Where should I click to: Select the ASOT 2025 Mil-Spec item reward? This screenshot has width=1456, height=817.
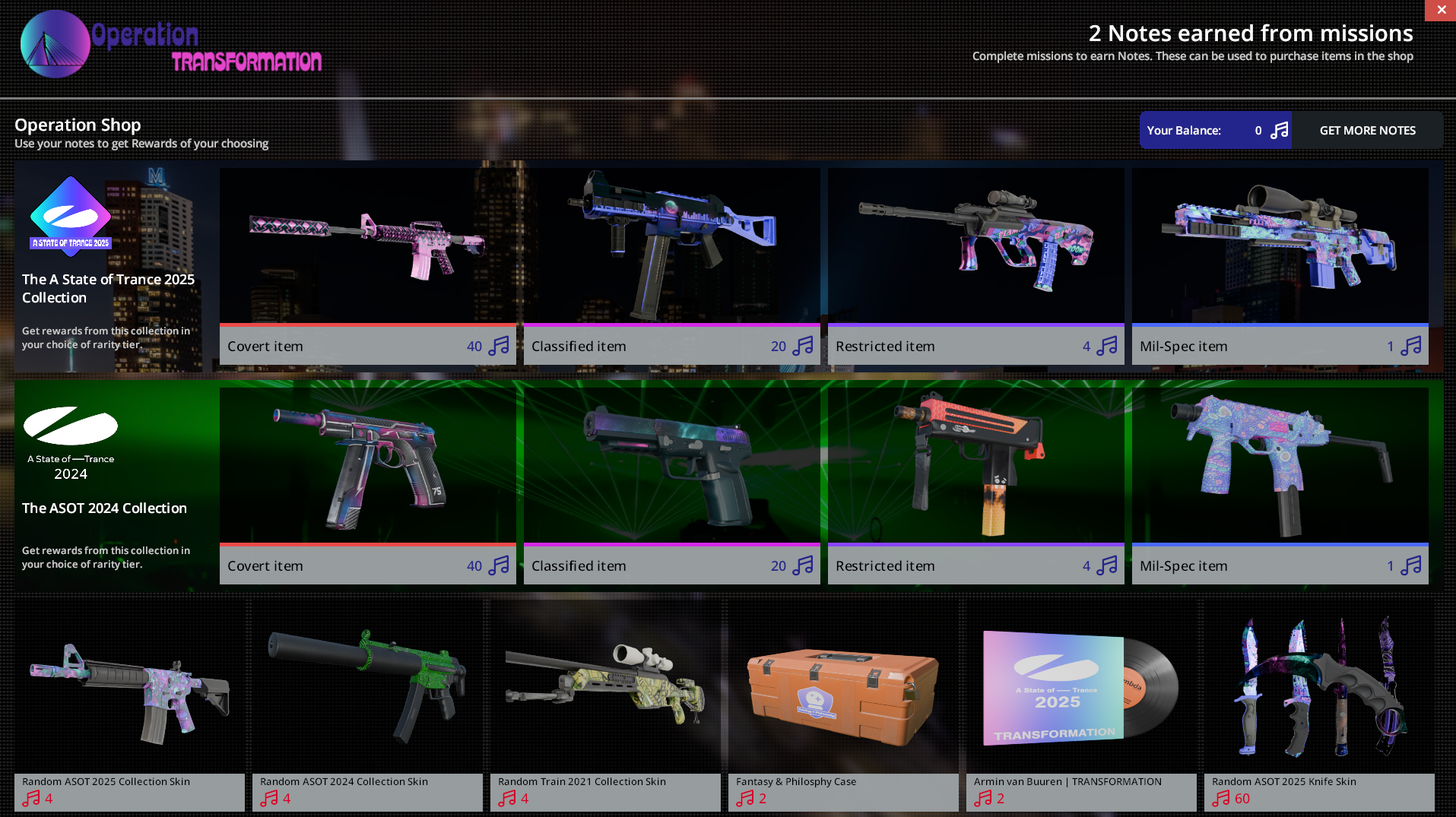tap(1280, 265)
